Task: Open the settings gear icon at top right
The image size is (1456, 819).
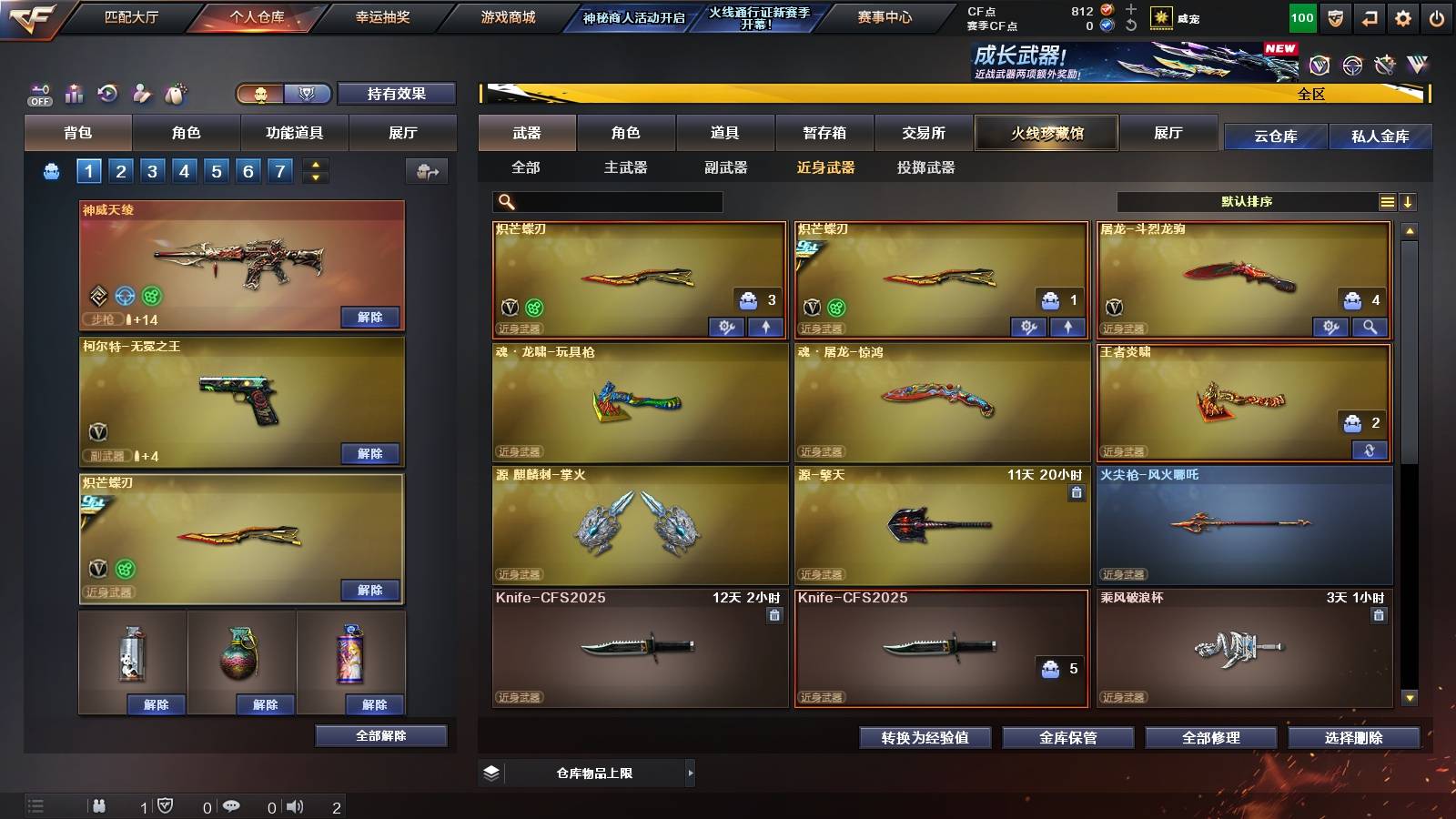Action: pos(1402,16)
